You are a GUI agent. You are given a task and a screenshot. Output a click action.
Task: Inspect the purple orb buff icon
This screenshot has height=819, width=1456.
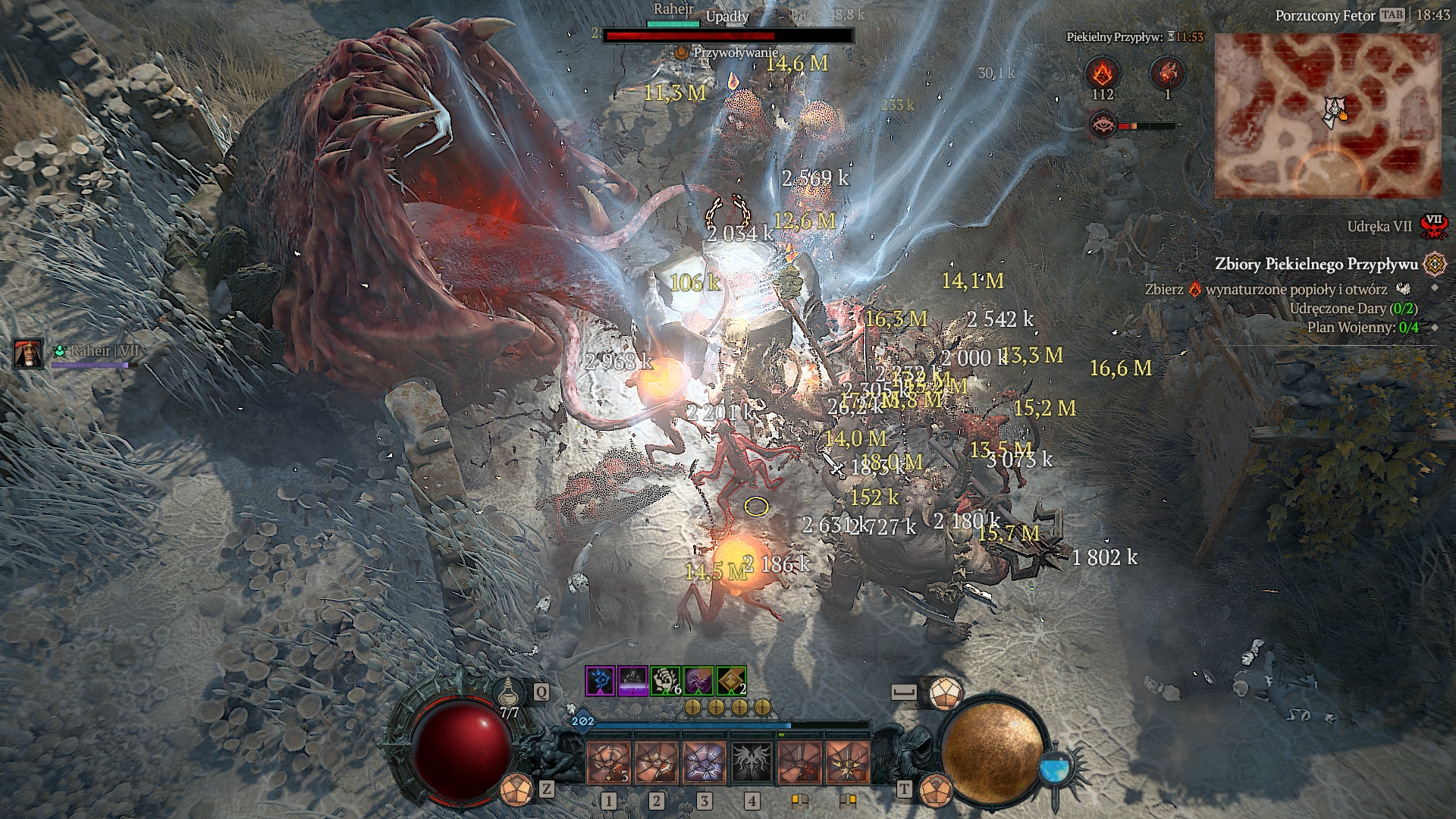[x=698, y=681]
